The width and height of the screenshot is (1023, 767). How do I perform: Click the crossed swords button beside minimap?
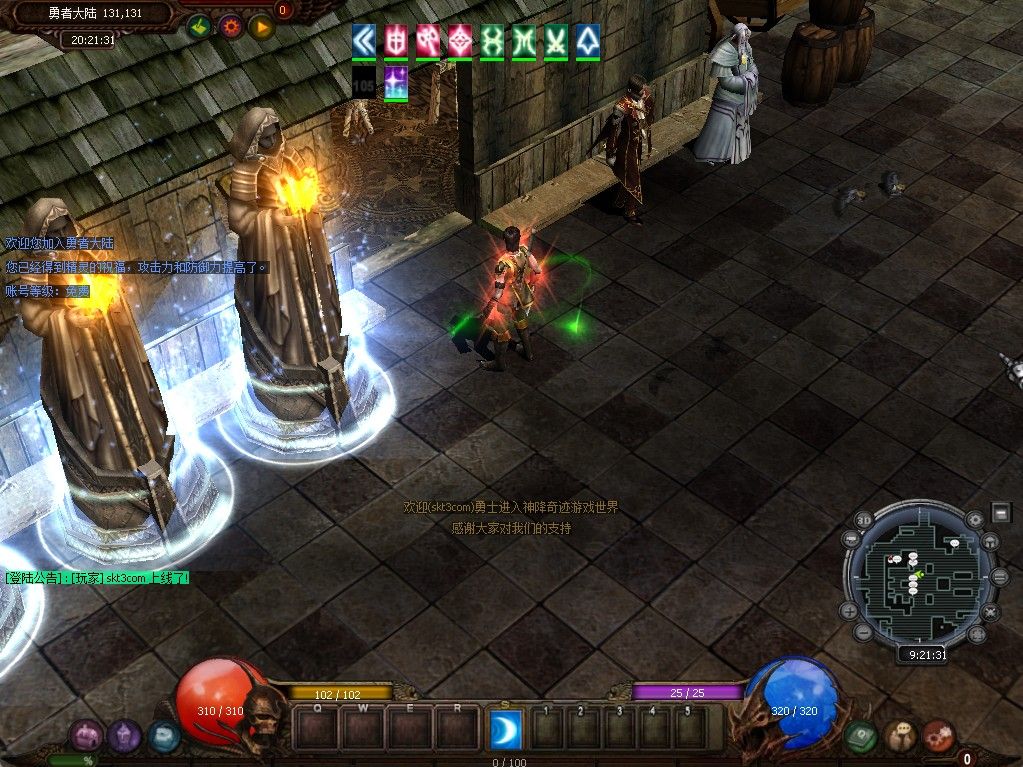pos(990,611)
